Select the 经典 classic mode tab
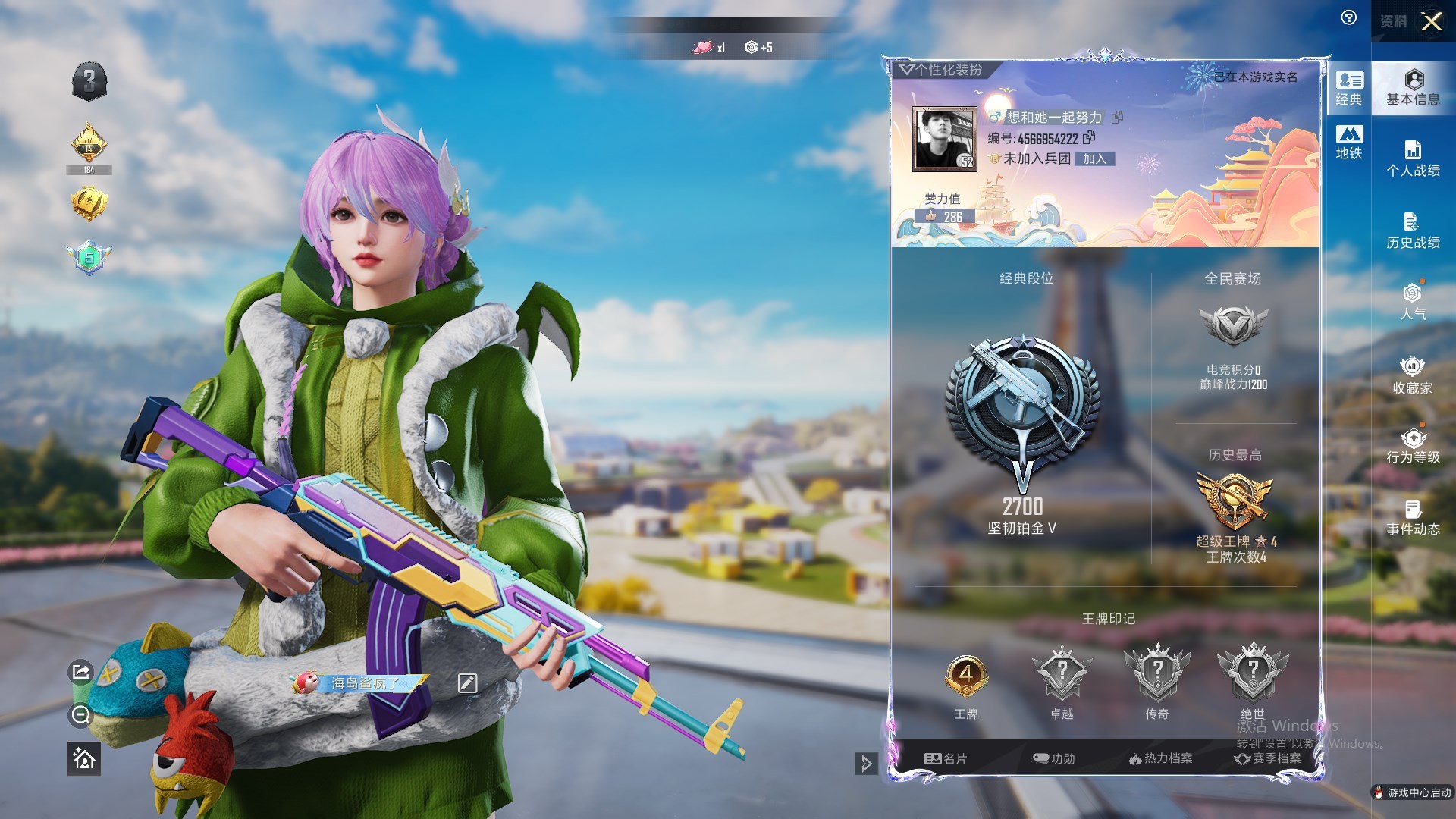This screenshot has width=1456, height=819. click(1349, 88)
